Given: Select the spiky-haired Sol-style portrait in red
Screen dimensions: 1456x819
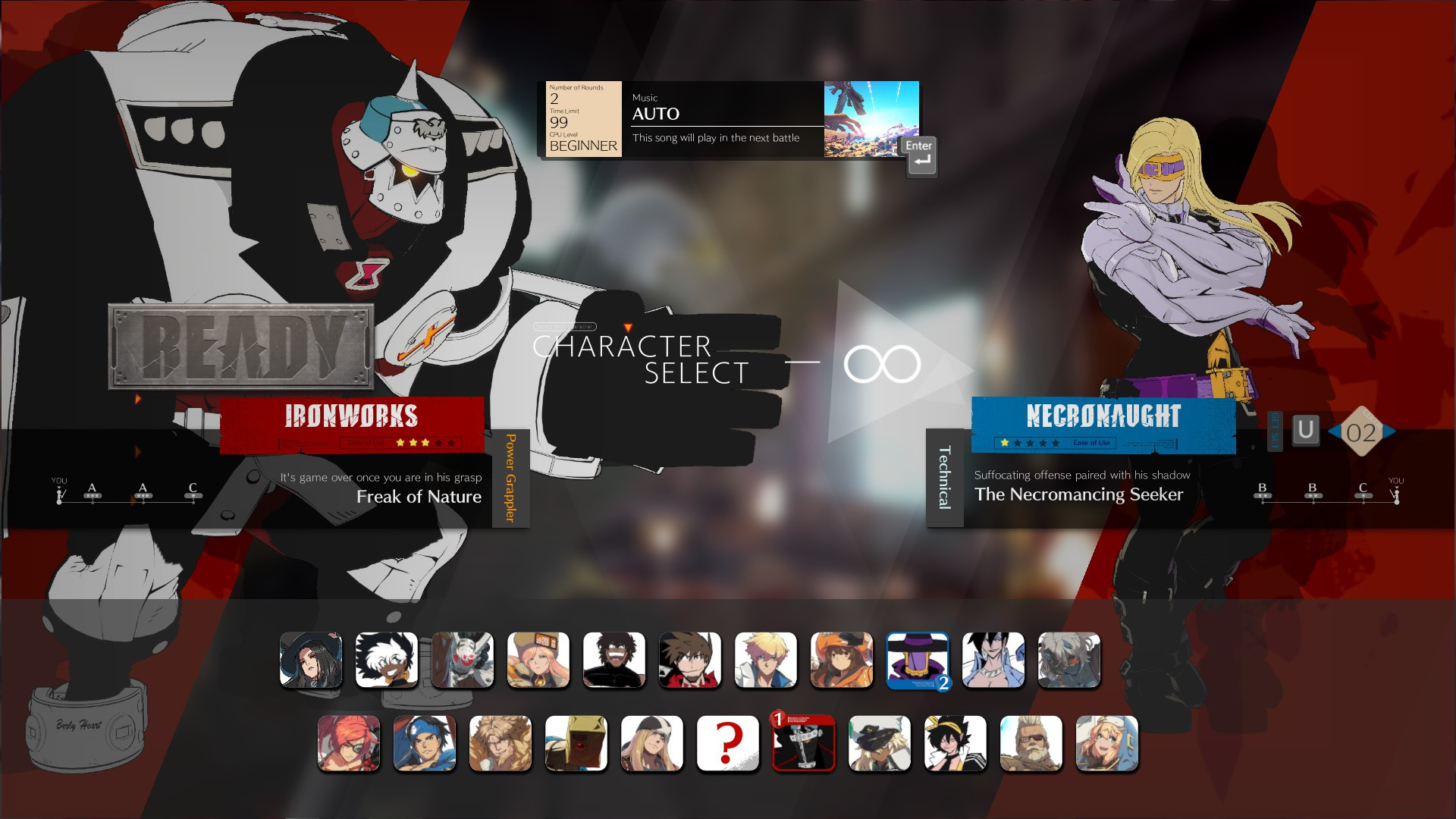Looking at the screenshot, I should click(690, 661).
